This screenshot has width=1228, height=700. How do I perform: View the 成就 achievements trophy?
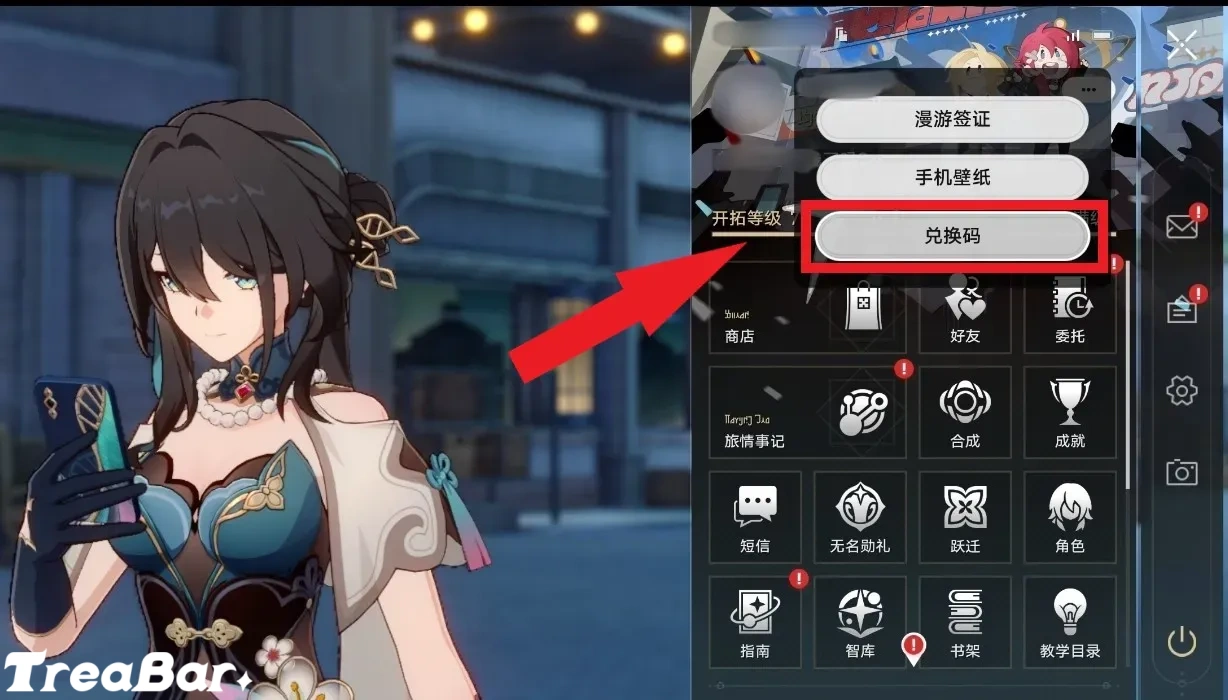click(x=1070, y=412)
